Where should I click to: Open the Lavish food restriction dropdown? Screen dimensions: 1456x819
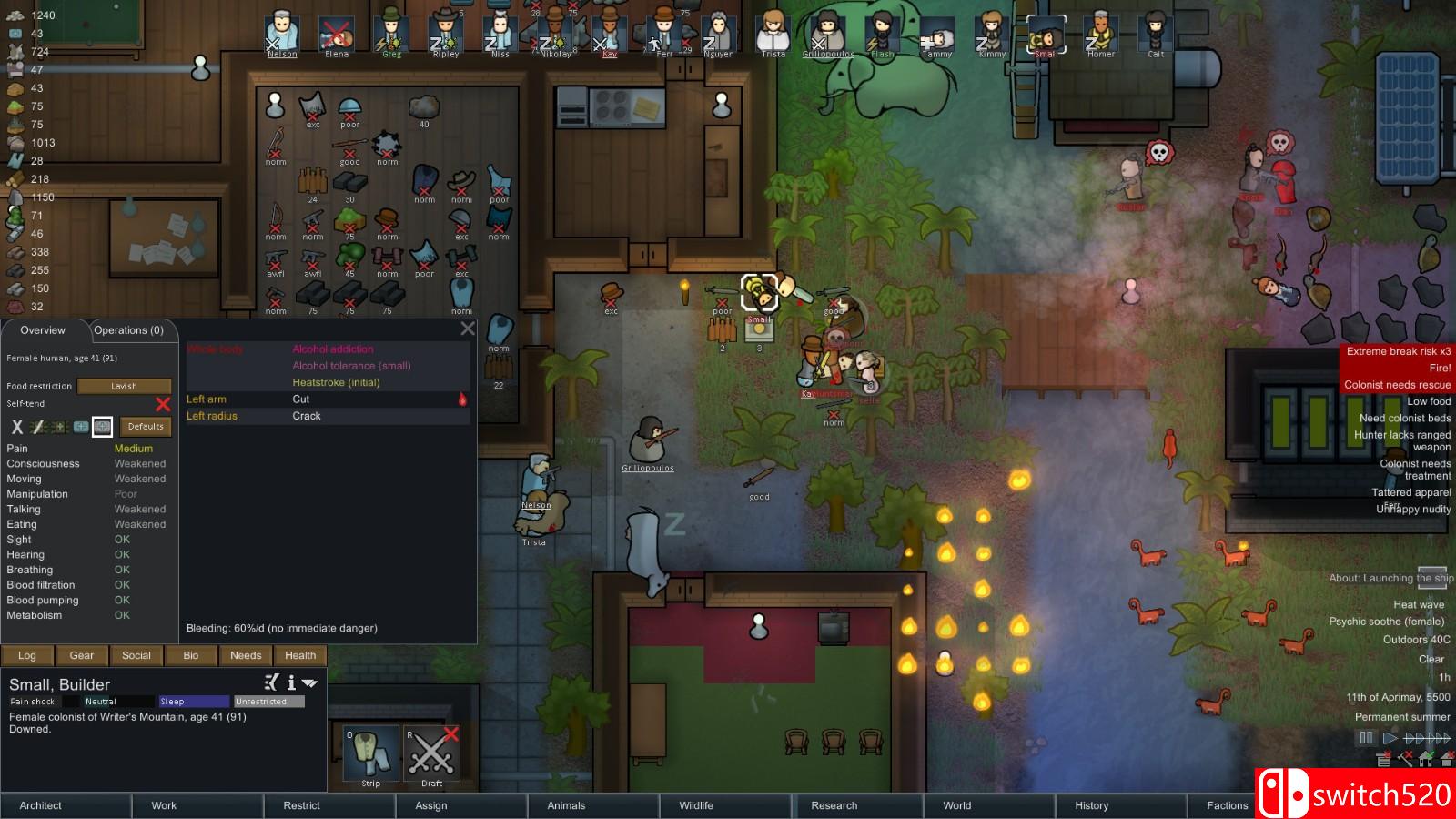[125, 385]
